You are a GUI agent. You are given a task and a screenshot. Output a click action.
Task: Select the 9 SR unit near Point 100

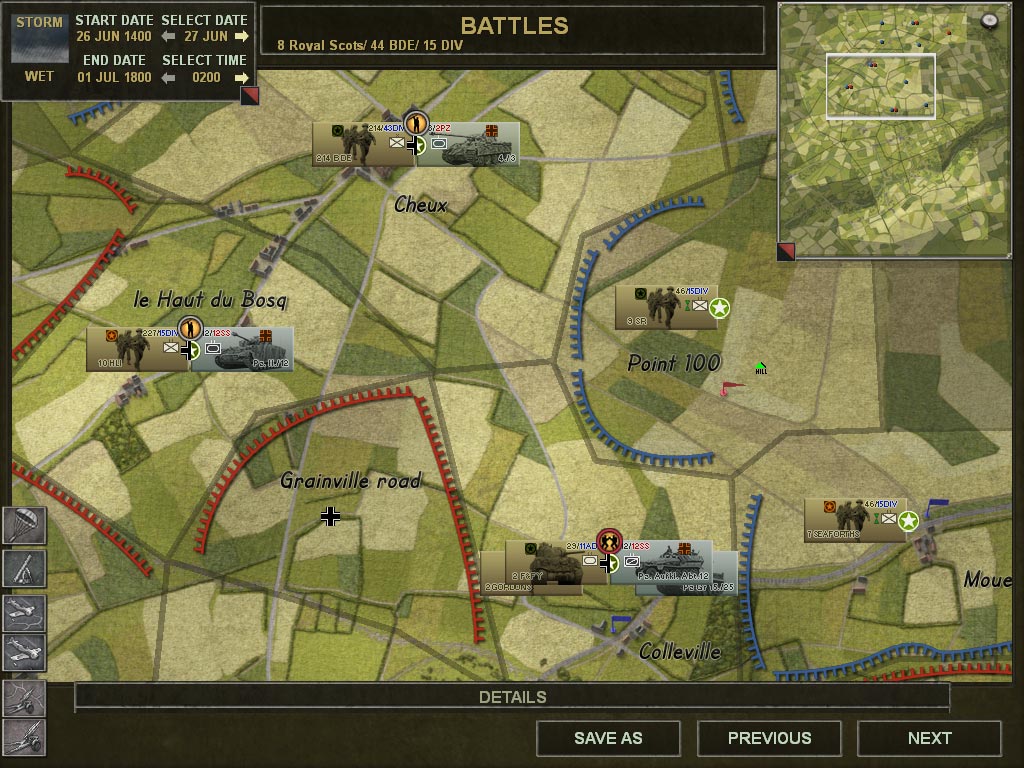[x=660, y=307]
